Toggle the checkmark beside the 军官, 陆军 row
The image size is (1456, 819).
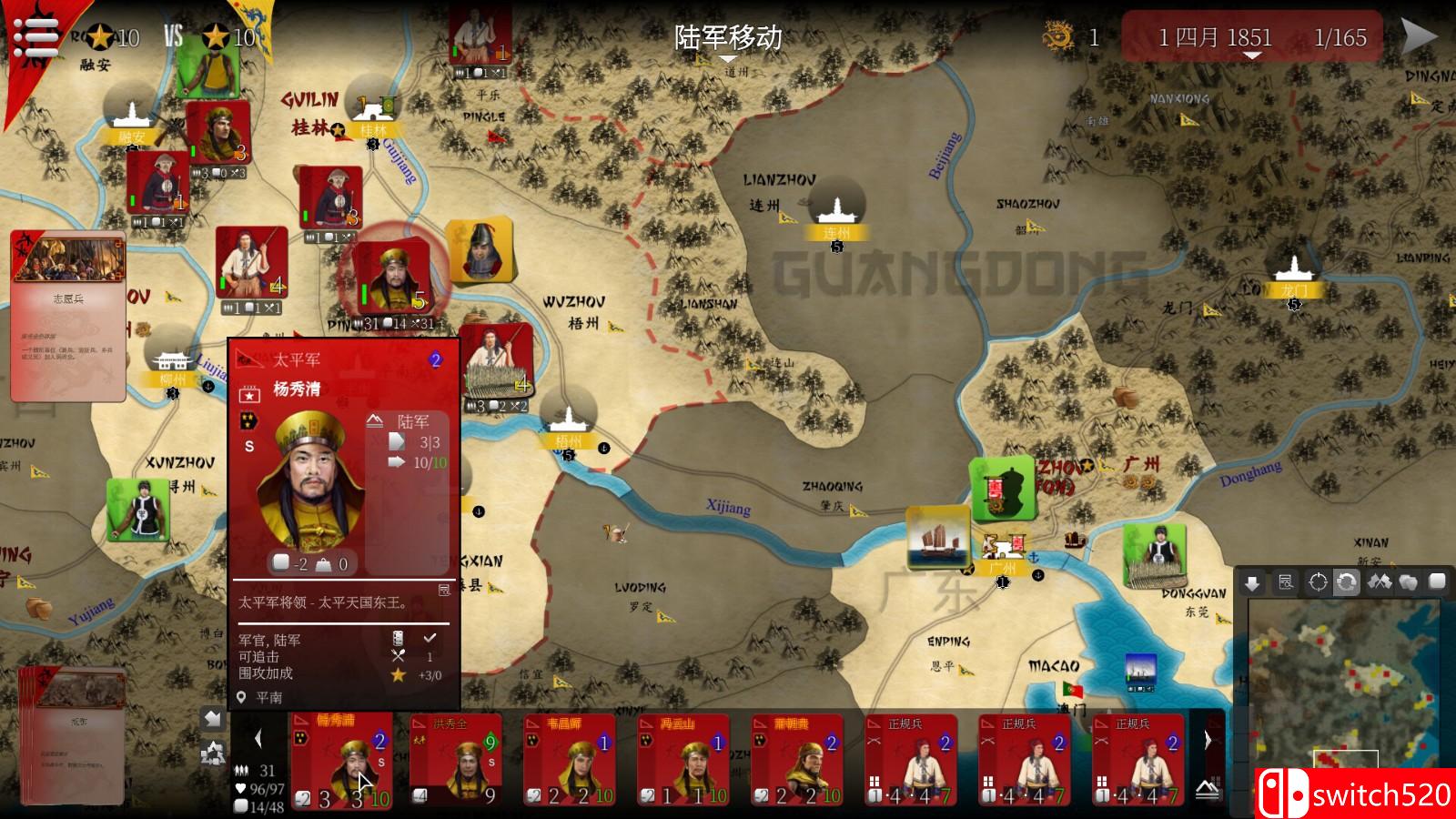point(428,639)
